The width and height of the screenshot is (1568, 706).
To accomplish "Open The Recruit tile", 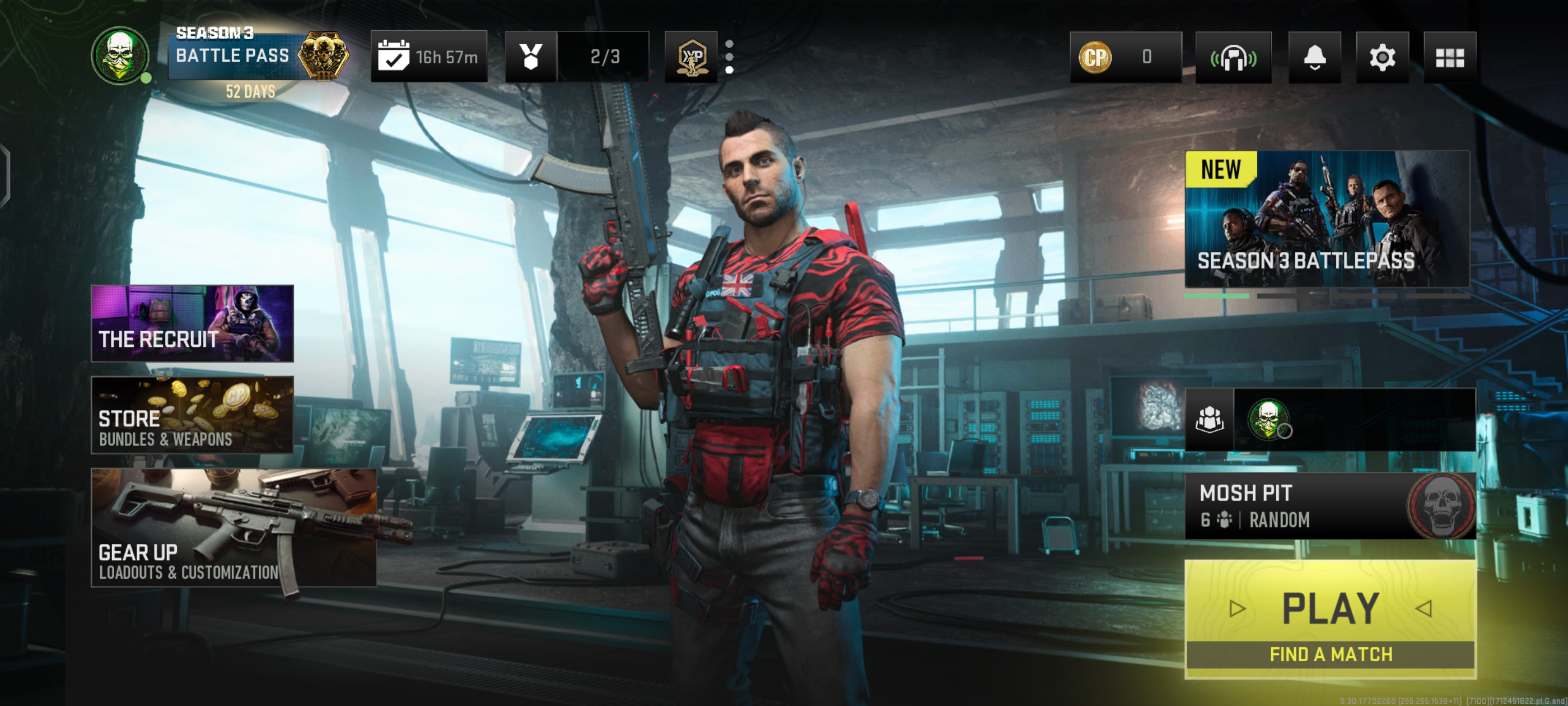I will pyautogui.click(x=192, y=323).
